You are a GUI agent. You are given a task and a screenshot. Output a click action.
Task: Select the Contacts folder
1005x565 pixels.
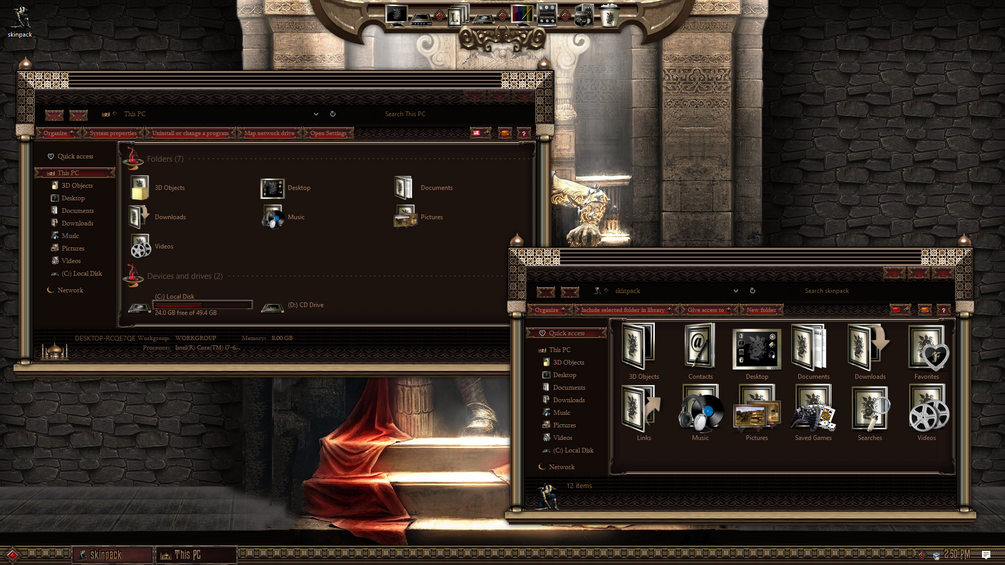700,351
